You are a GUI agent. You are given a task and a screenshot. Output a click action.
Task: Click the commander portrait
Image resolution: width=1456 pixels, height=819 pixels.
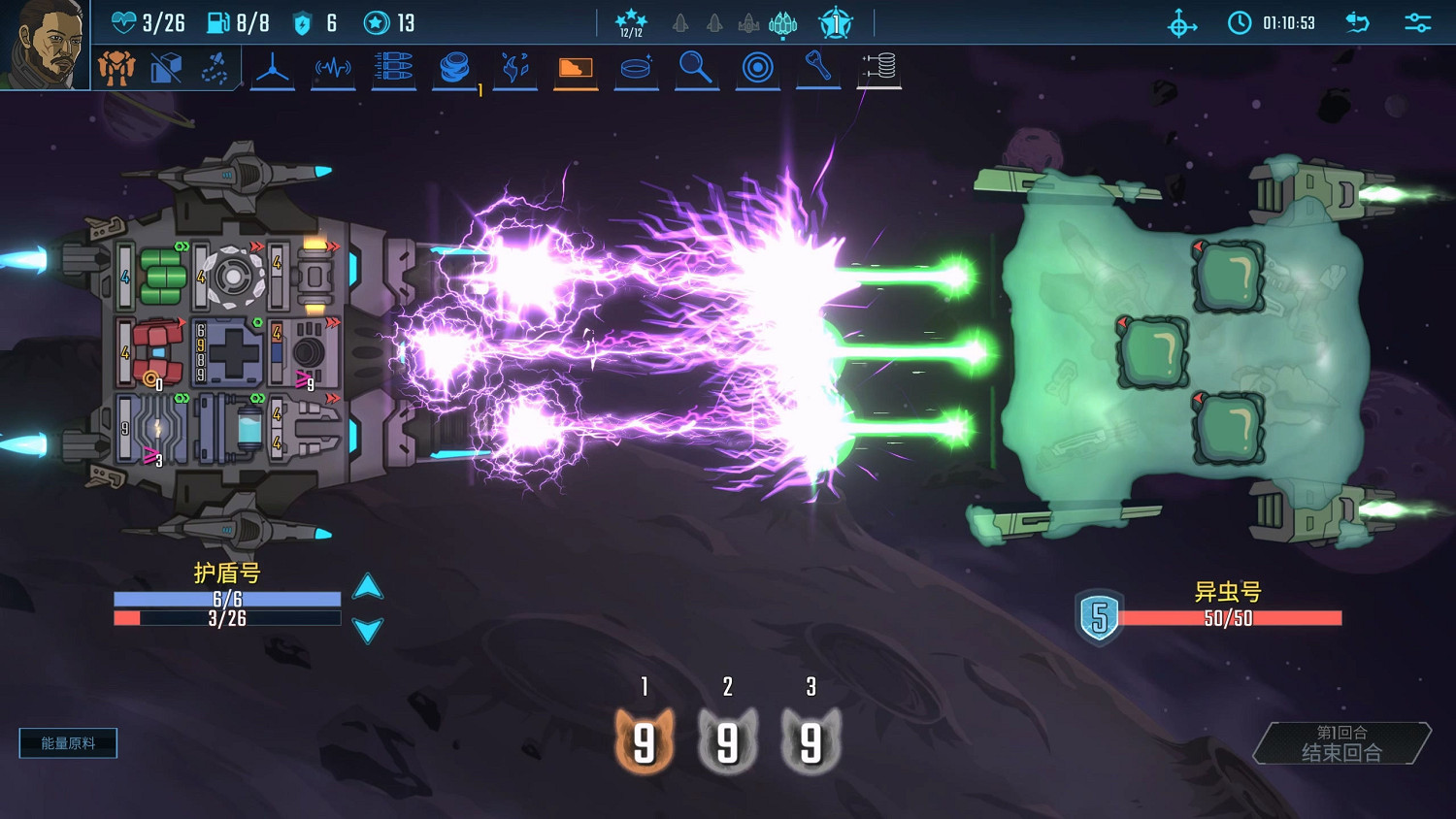click(44, 44)
